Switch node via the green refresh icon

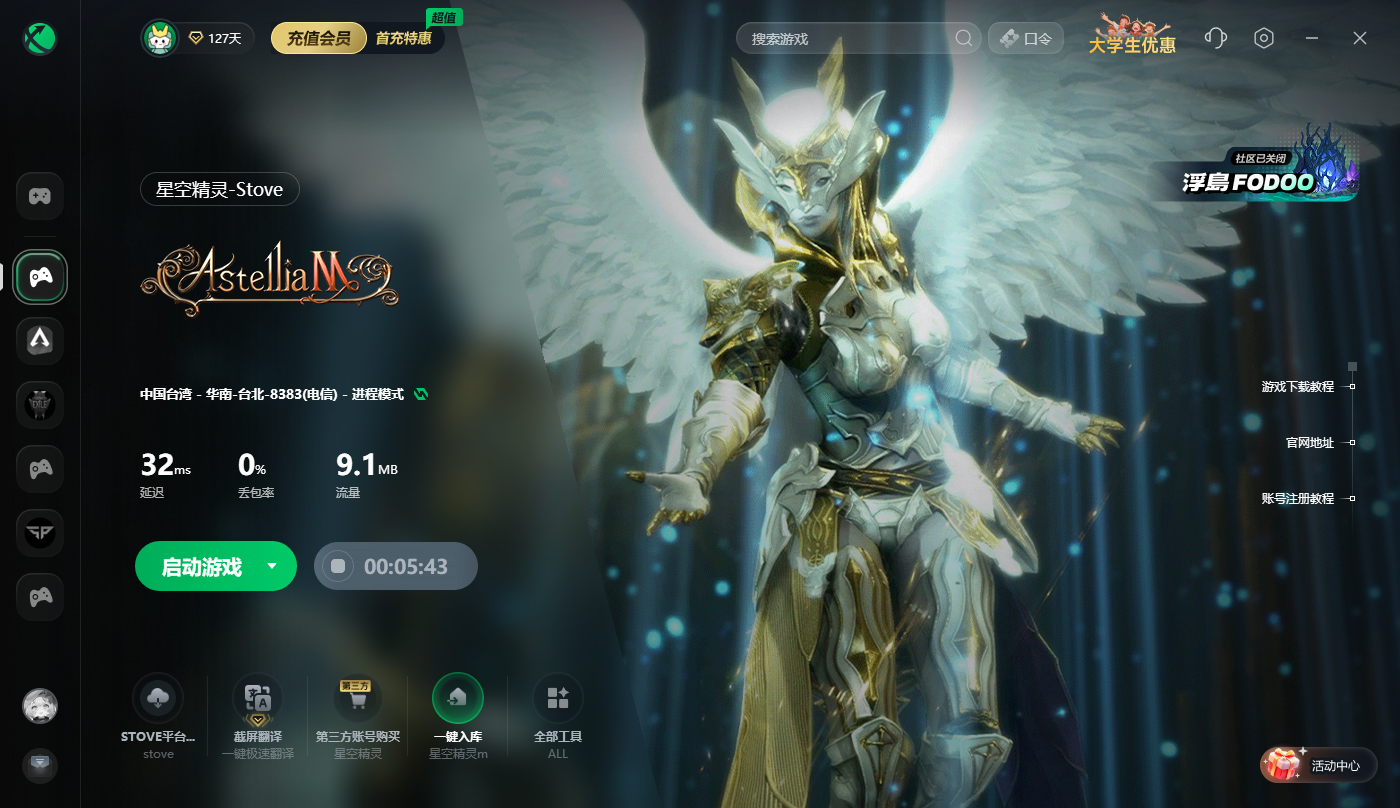(421, 394)
